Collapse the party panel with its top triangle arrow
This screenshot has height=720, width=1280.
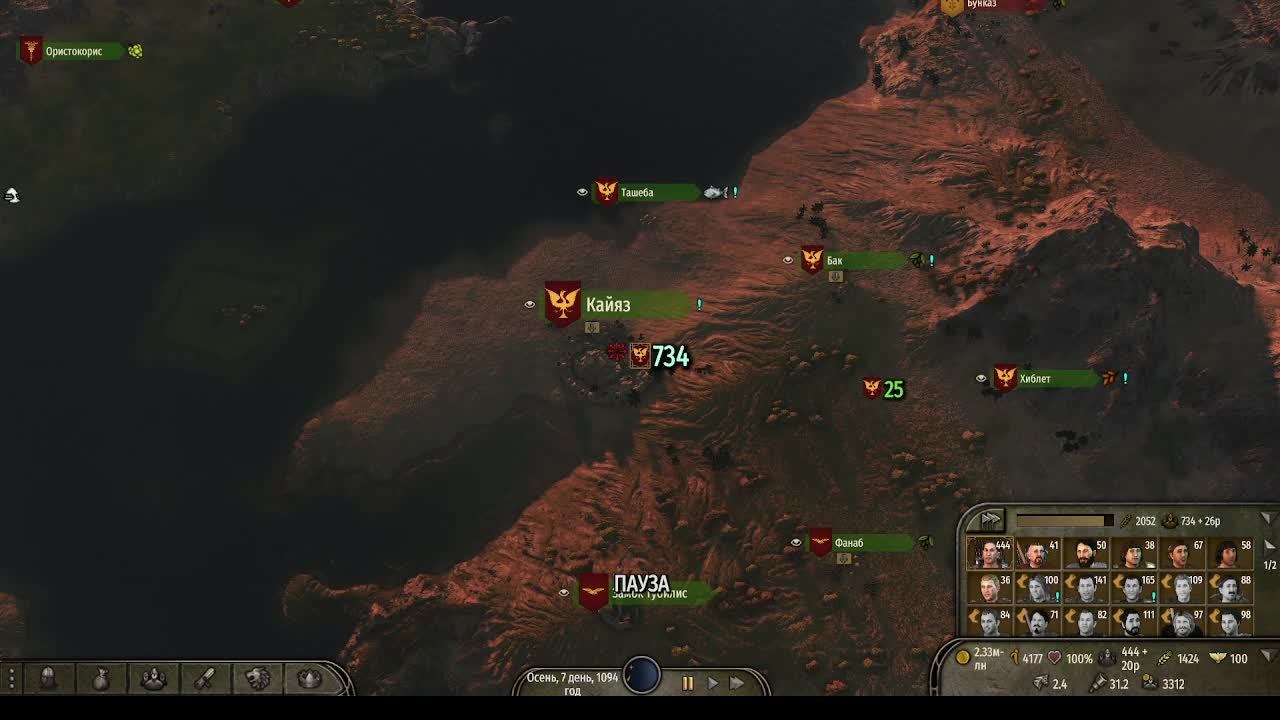click(1266, 518)
